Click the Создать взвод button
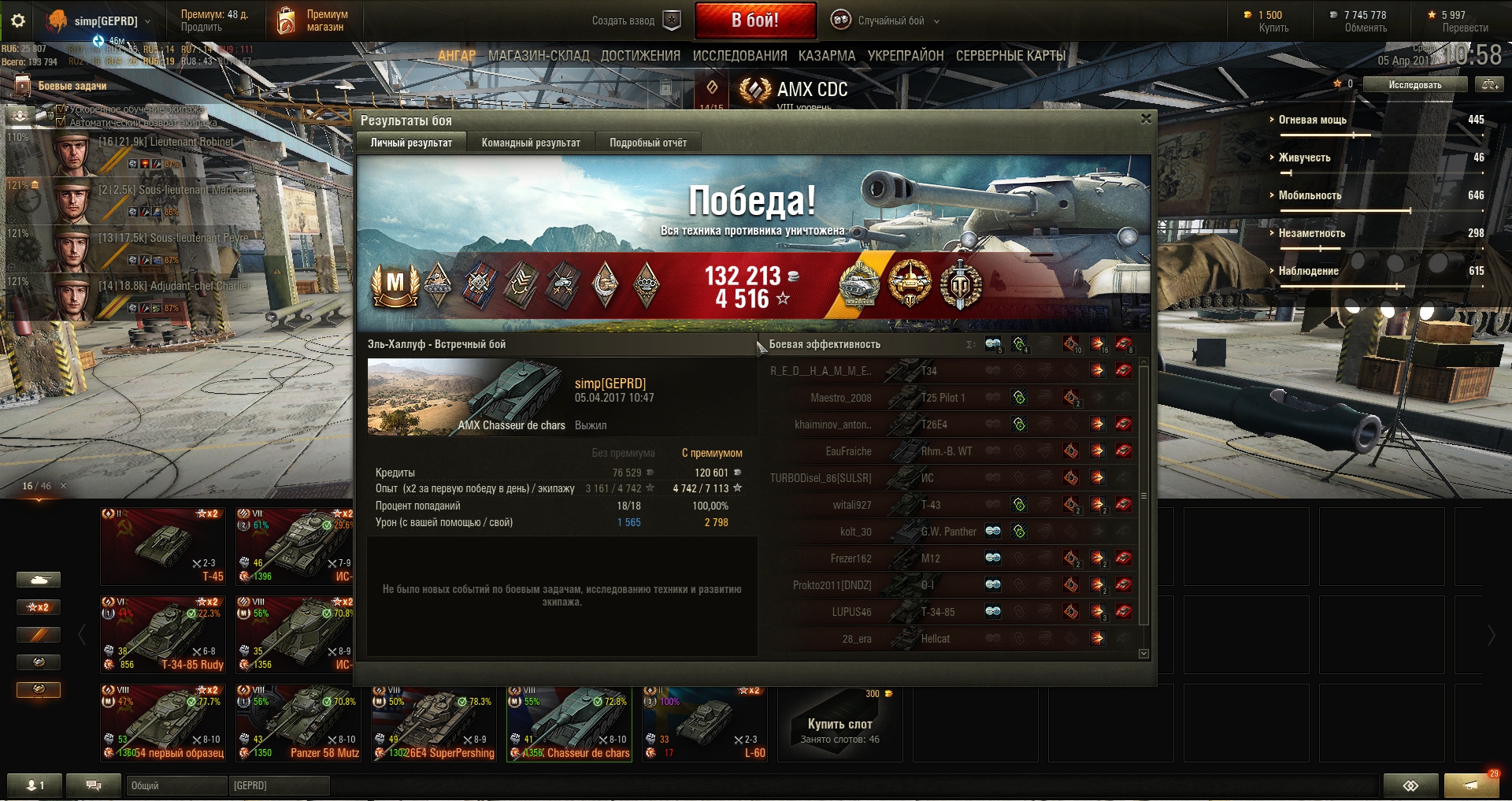The width and height of the screenshot is (1512, 801). tap(635, 20)
